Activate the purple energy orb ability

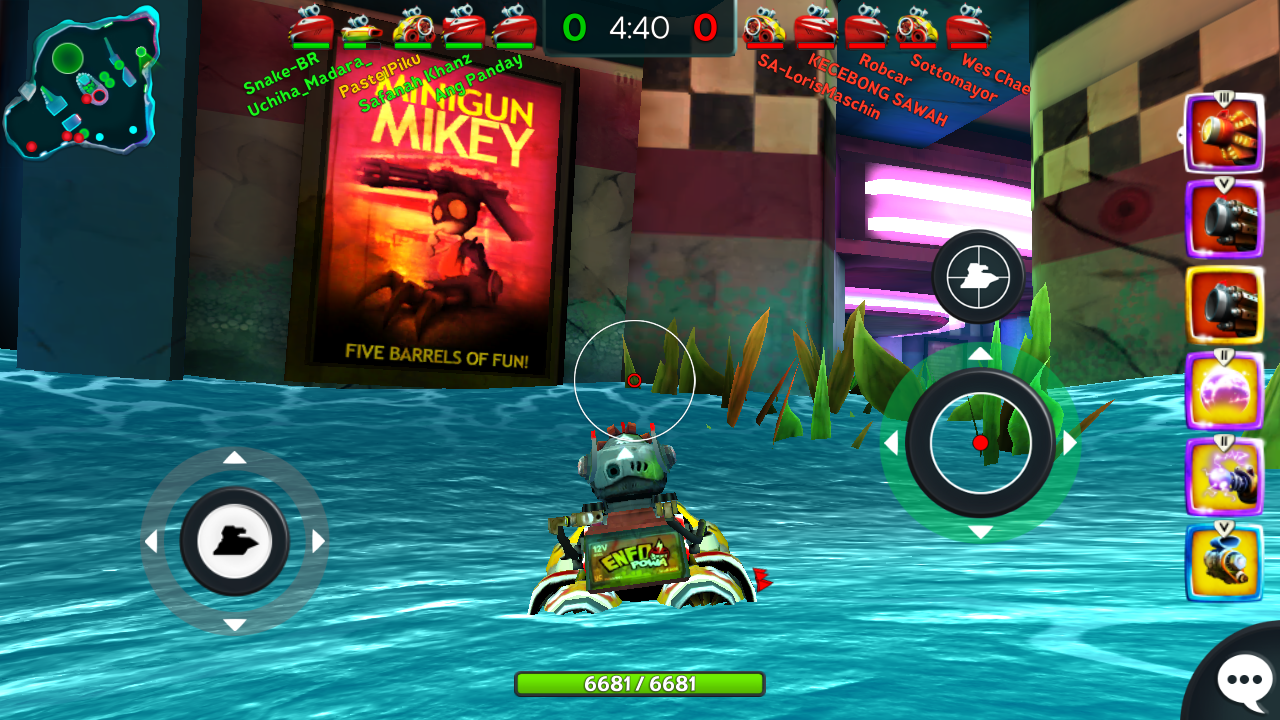pos(1224,391)
